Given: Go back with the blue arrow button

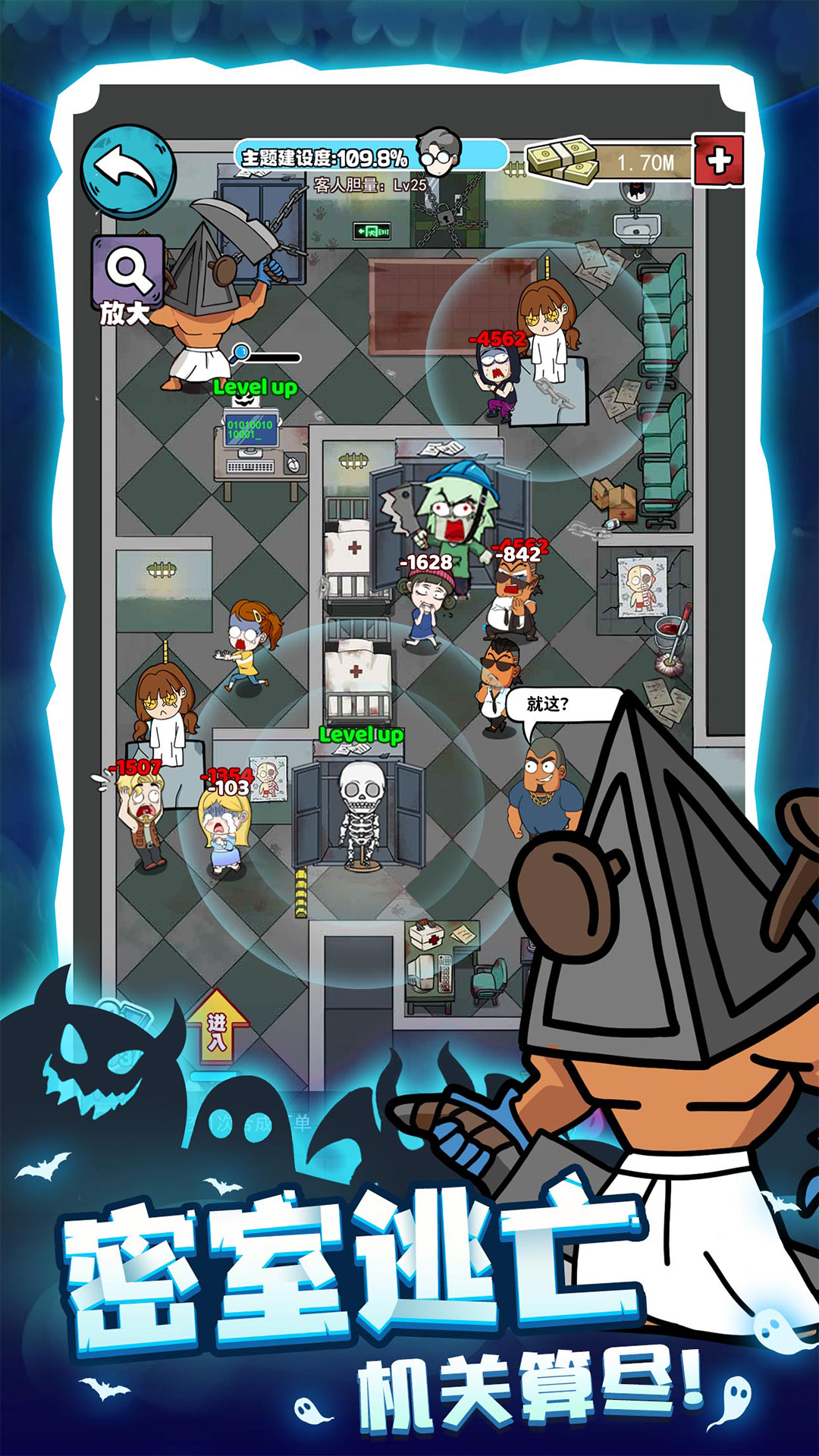Looking at the screenshot, I should (128, 171).
